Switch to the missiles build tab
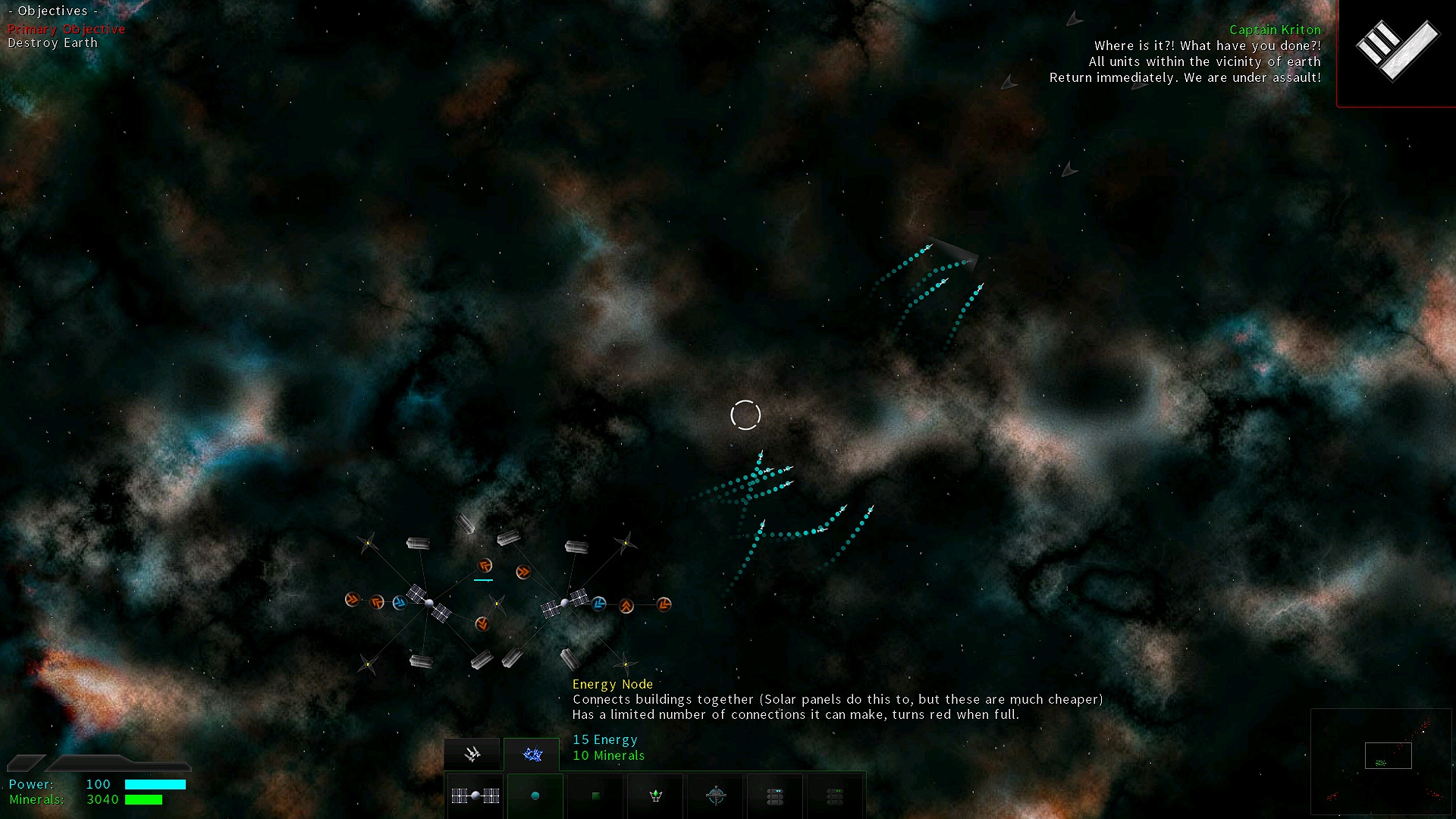The width and height of the screenshot is (1456, 819). pos(472,754)
